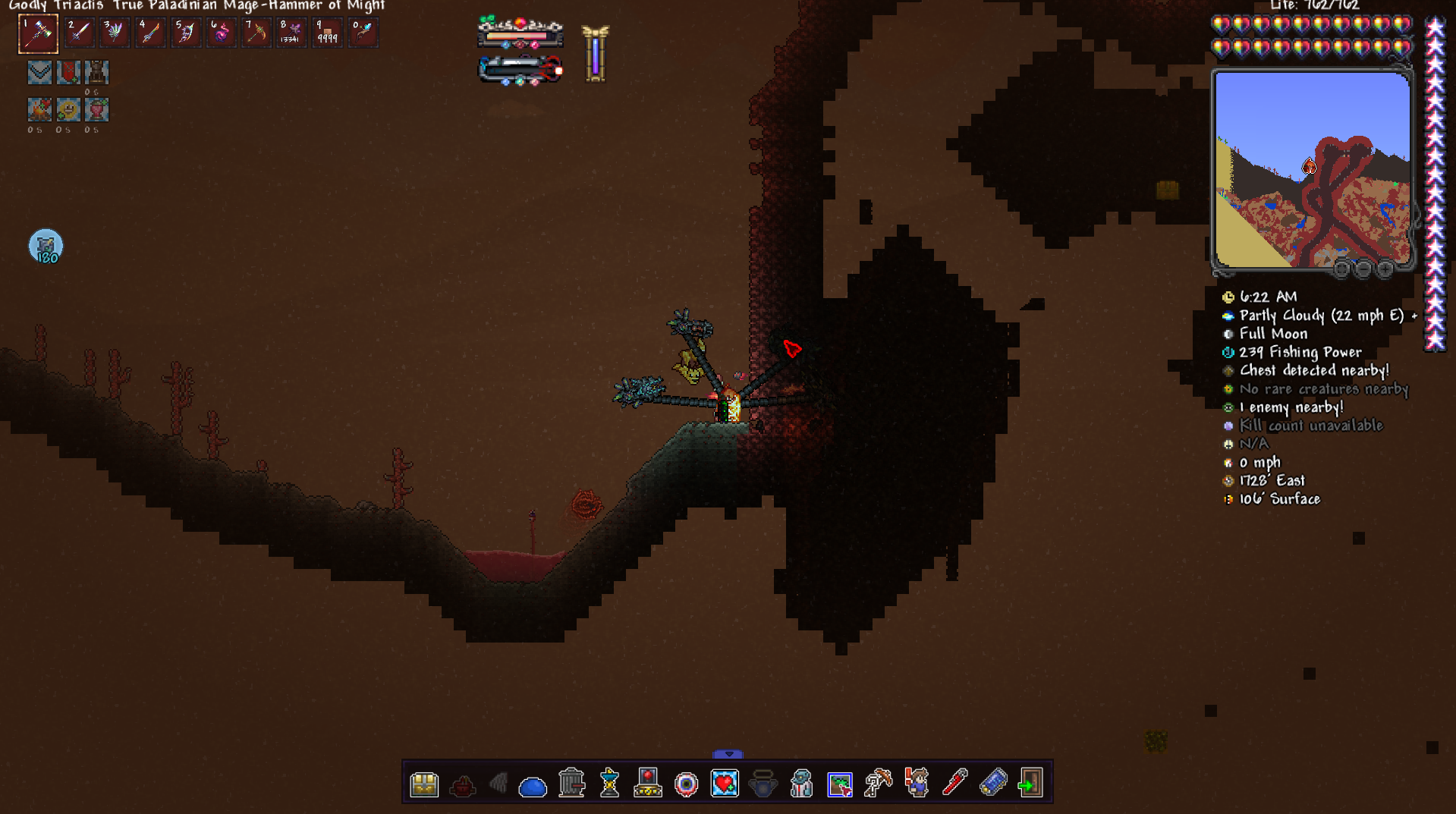Collapse the bottom toolbar using arrow tab
Screen dimensions: 1456x814
click(728, 754)
